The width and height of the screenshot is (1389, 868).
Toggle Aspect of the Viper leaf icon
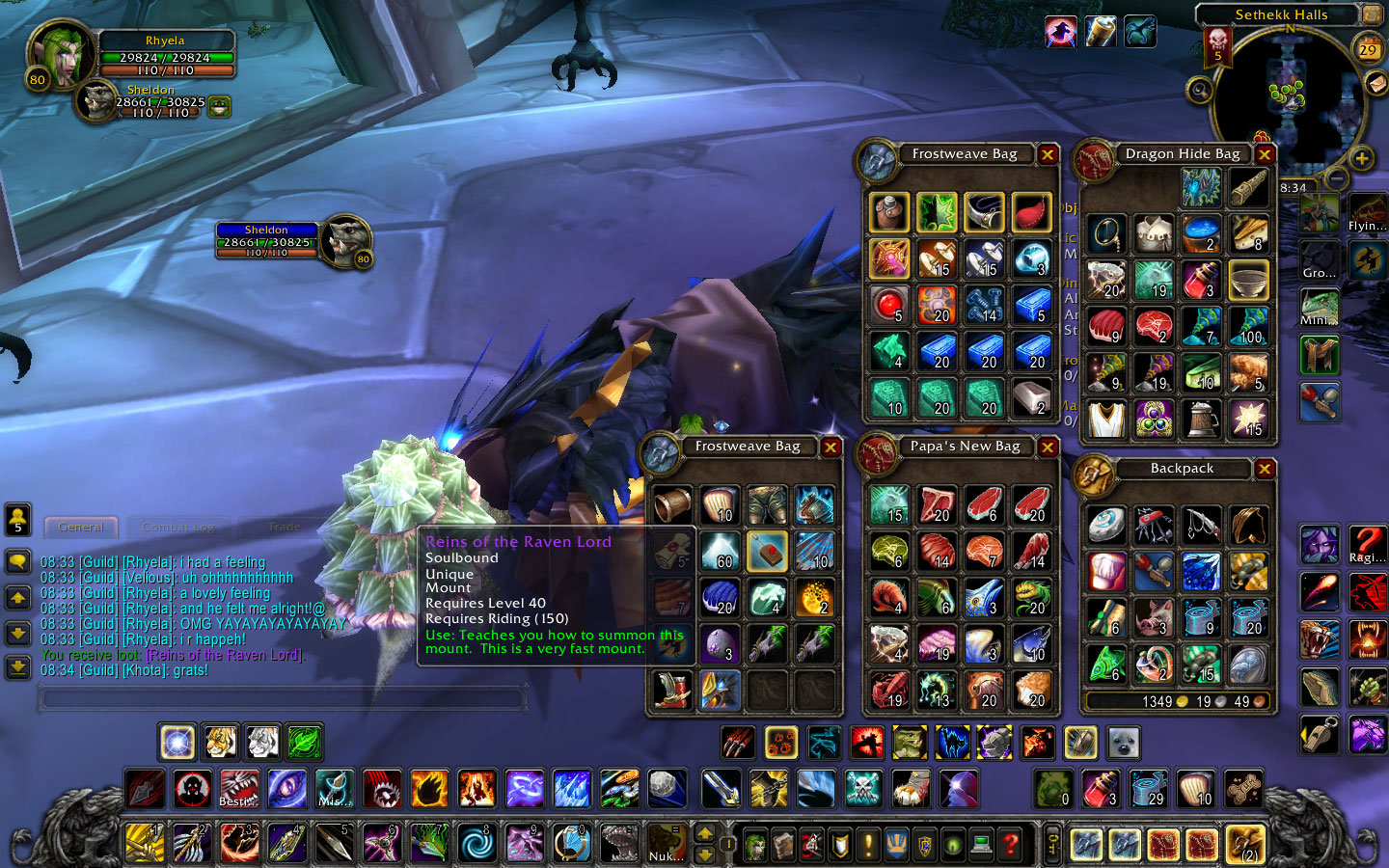point(305,743)
